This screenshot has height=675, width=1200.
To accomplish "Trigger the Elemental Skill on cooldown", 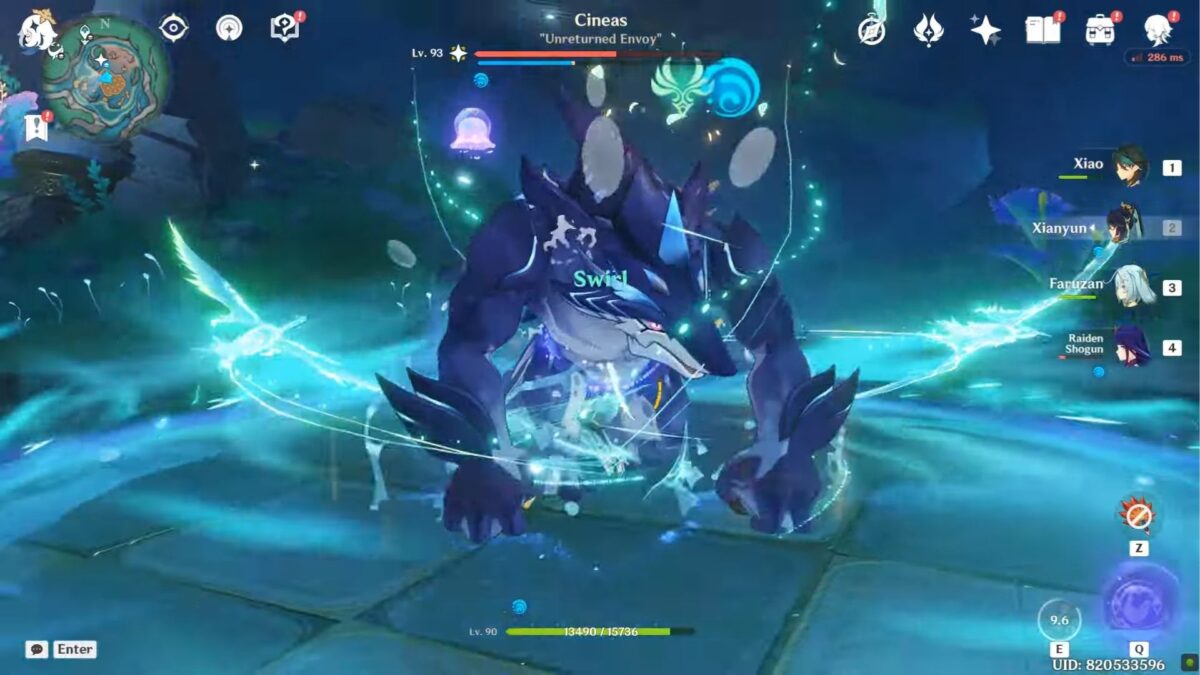I will [x=1059, y=618].
